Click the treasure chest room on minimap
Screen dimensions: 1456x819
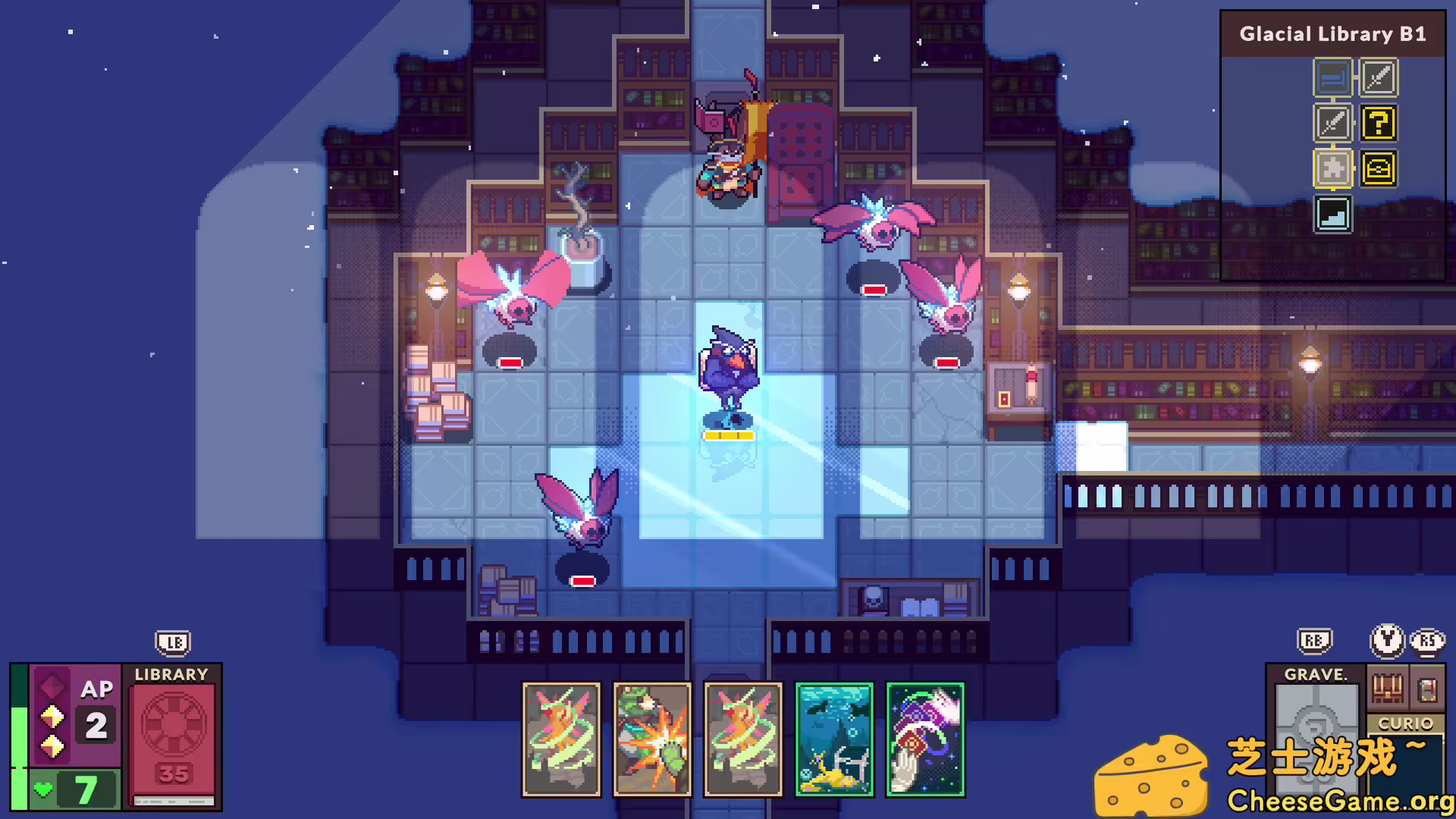[x=1379, y=169]
